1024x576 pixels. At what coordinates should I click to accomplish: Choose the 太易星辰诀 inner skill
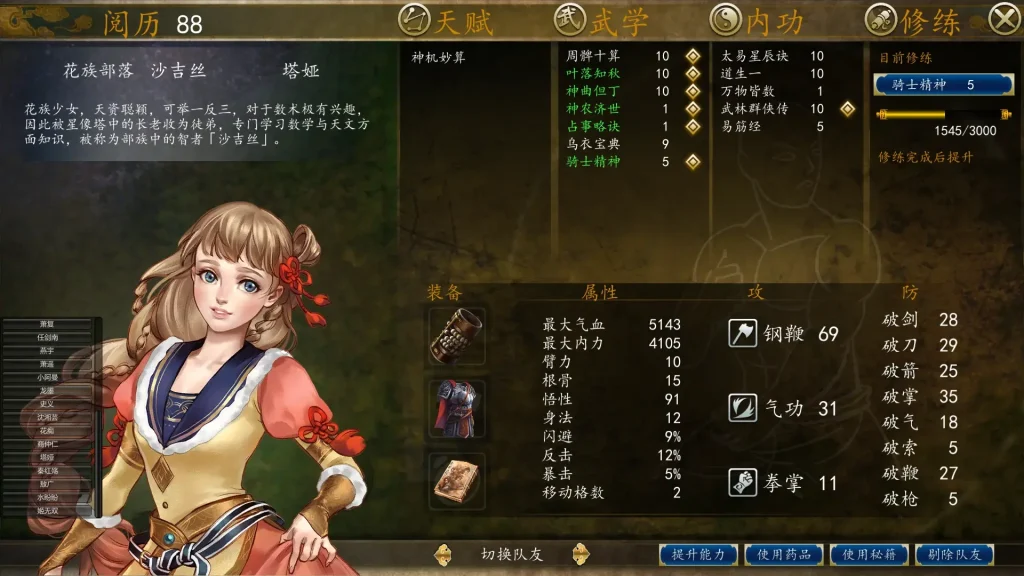(755, 57)
